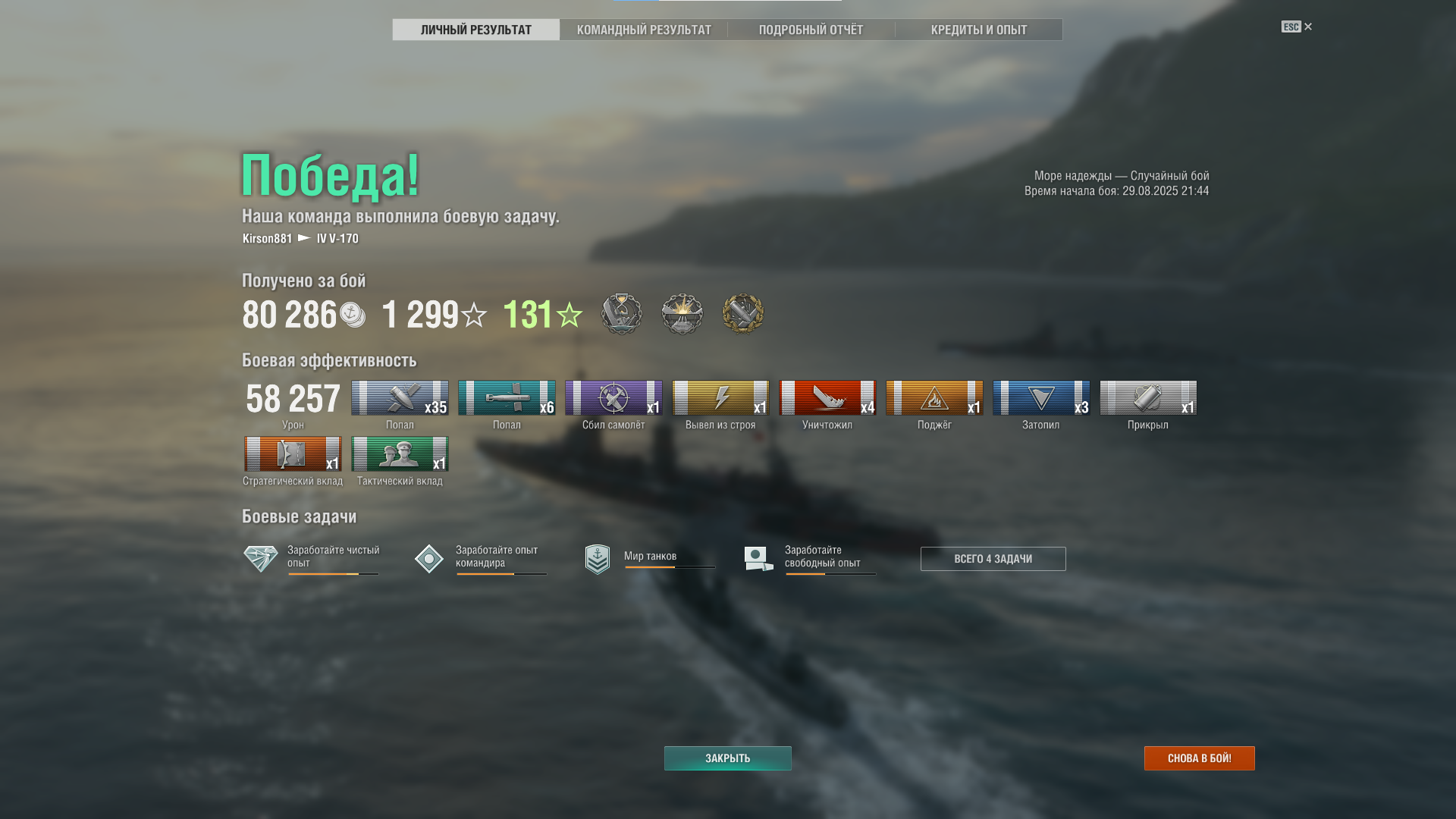Start another battle with Снова в бой!
This screenshot has height=819, width=1456.
1199,758
